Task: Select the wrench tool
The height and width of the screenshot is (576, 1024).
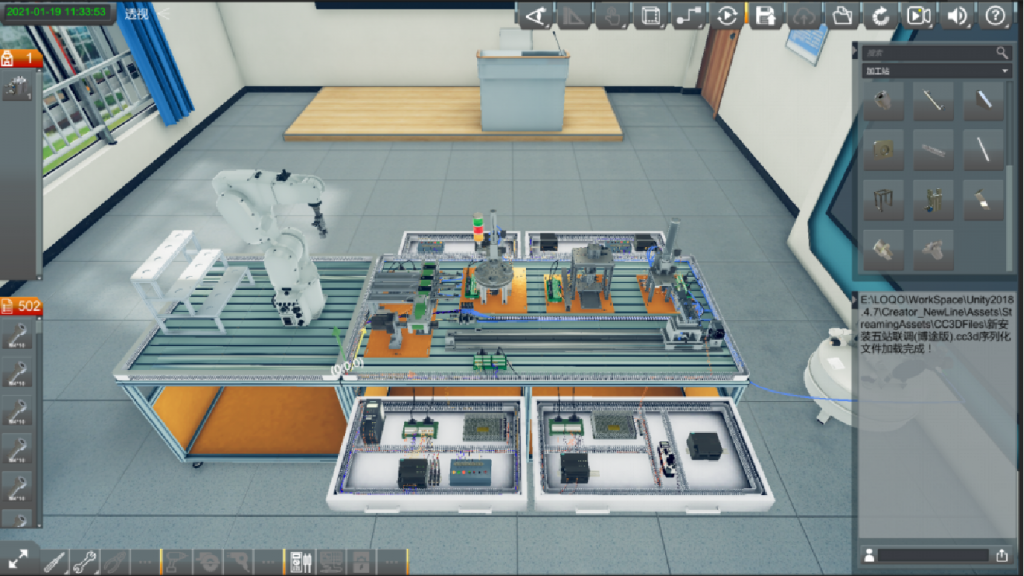Action: [84, 562]
